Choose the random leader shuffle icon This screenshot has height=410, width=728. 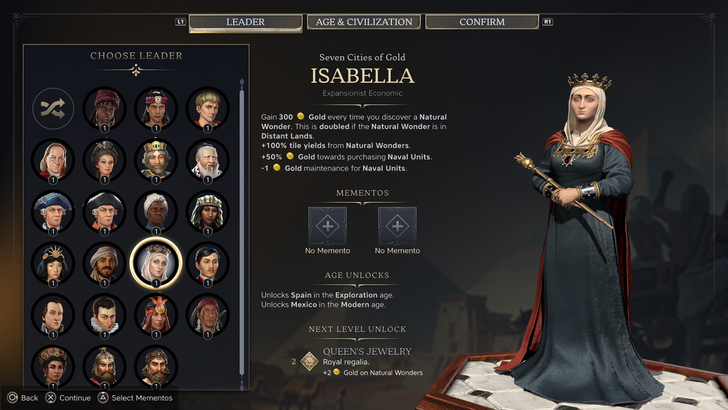(54, 108)
